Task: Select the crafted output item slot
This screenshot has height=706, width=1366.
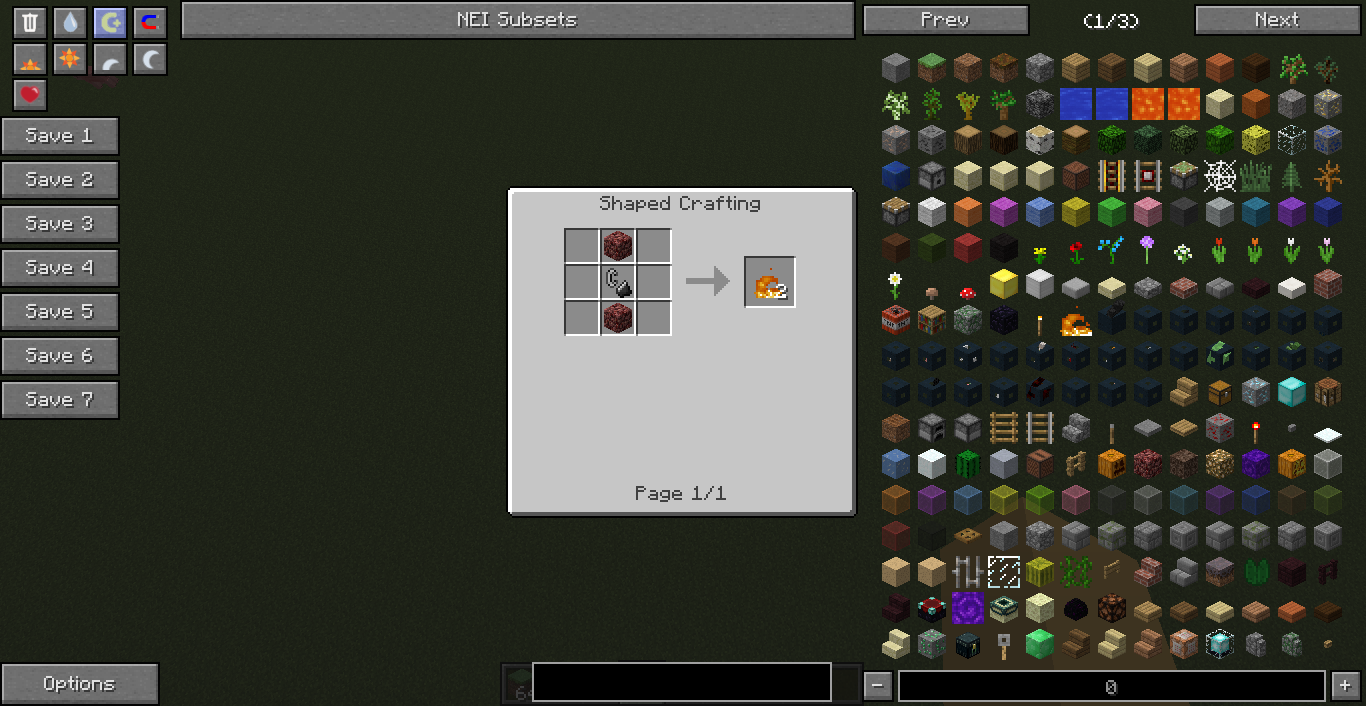Action: (x=770, y=282)
